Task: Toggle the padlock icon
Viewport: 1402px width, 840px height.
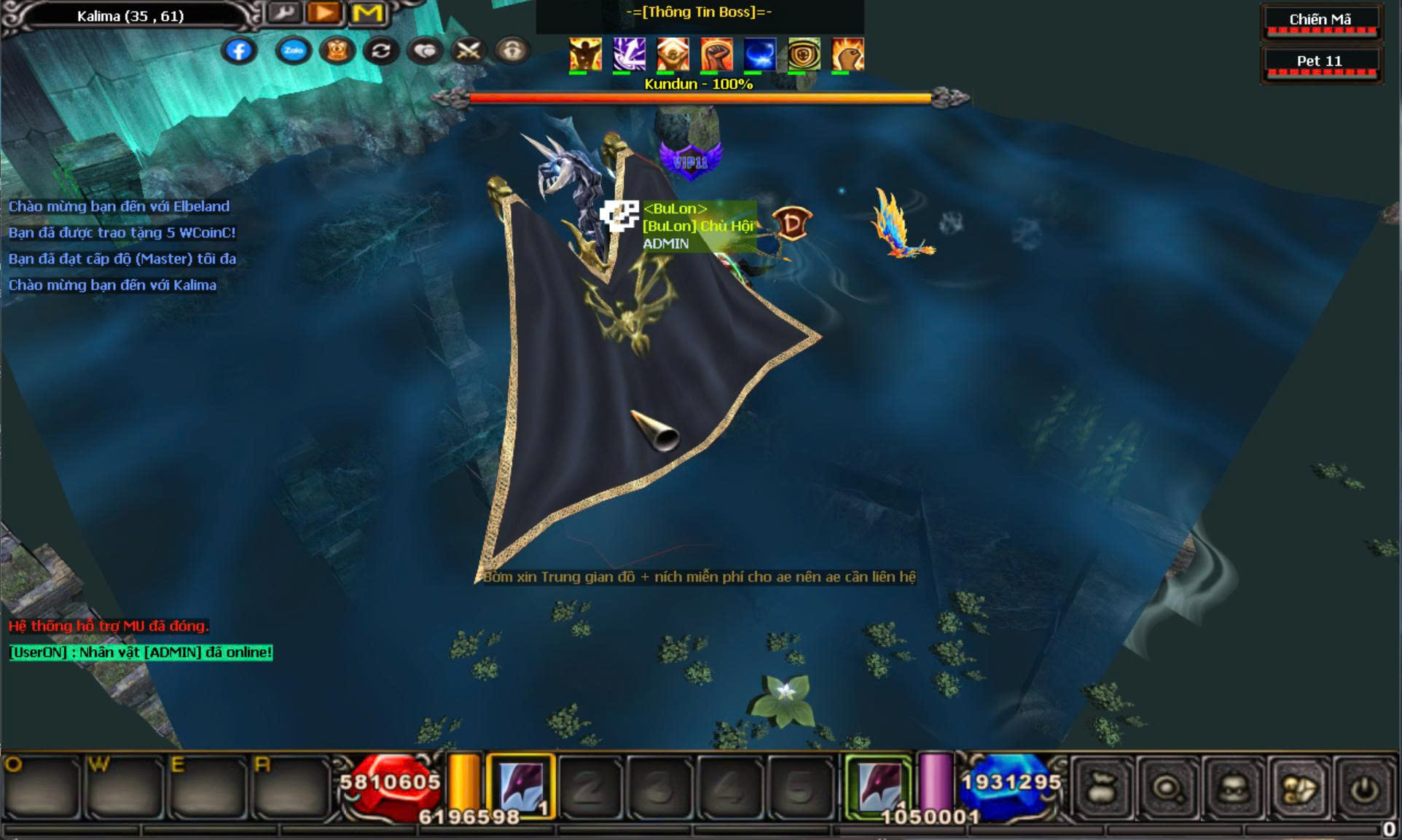Action: point(512,50)
